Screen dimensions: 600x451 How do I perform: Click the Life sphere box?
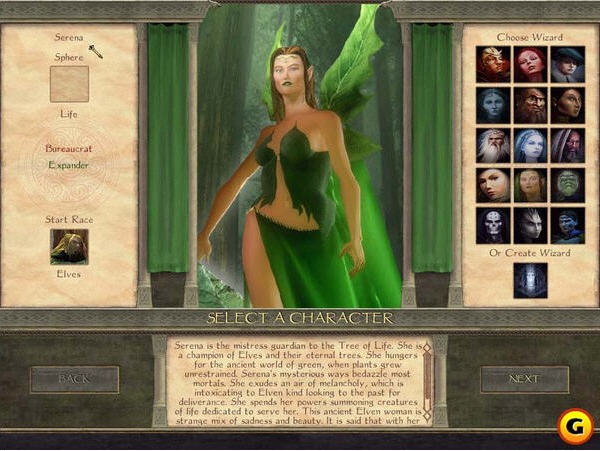click(69, 84)
